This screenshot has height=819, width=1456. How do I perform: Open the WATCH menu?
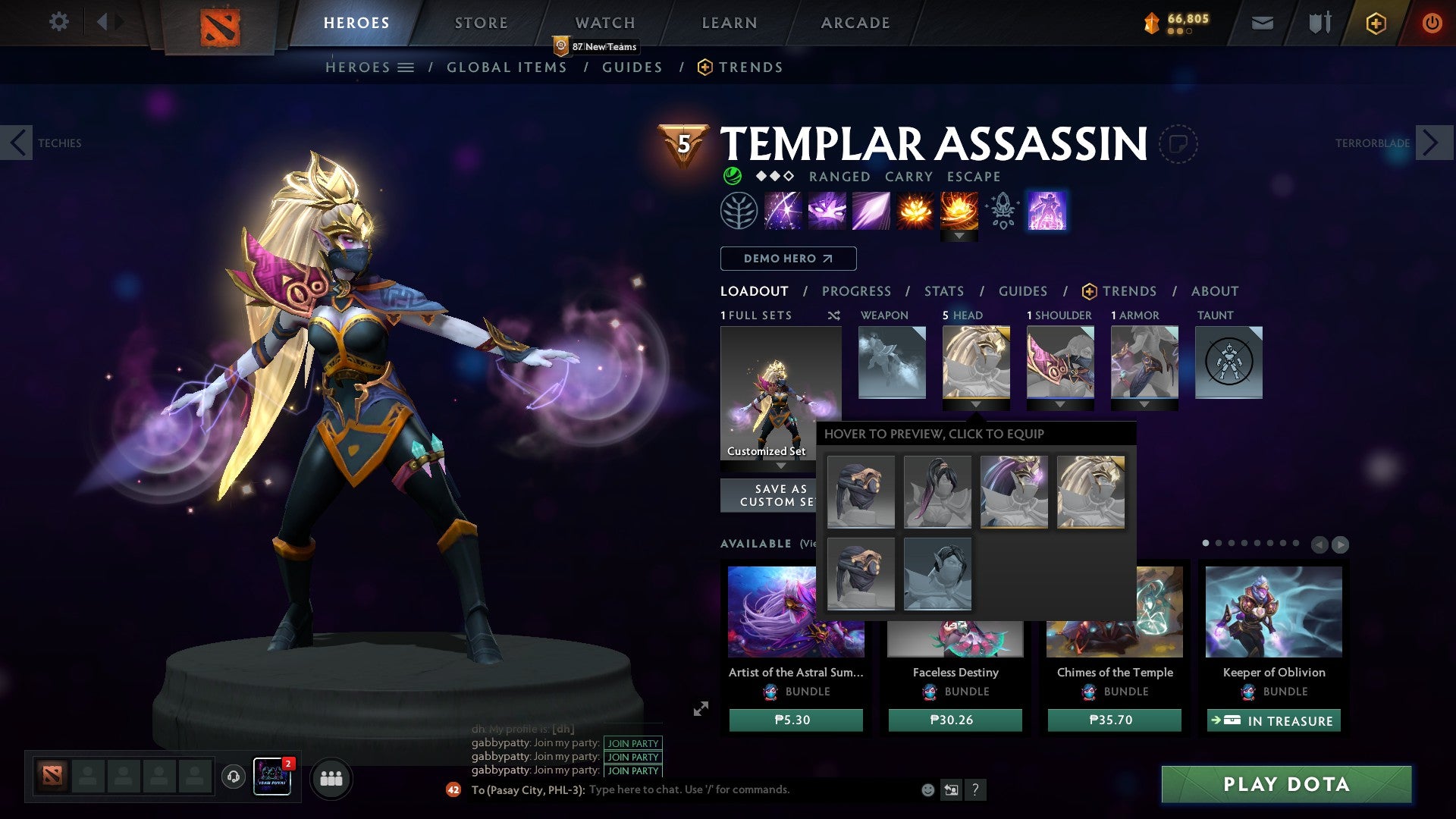(605, 22)
